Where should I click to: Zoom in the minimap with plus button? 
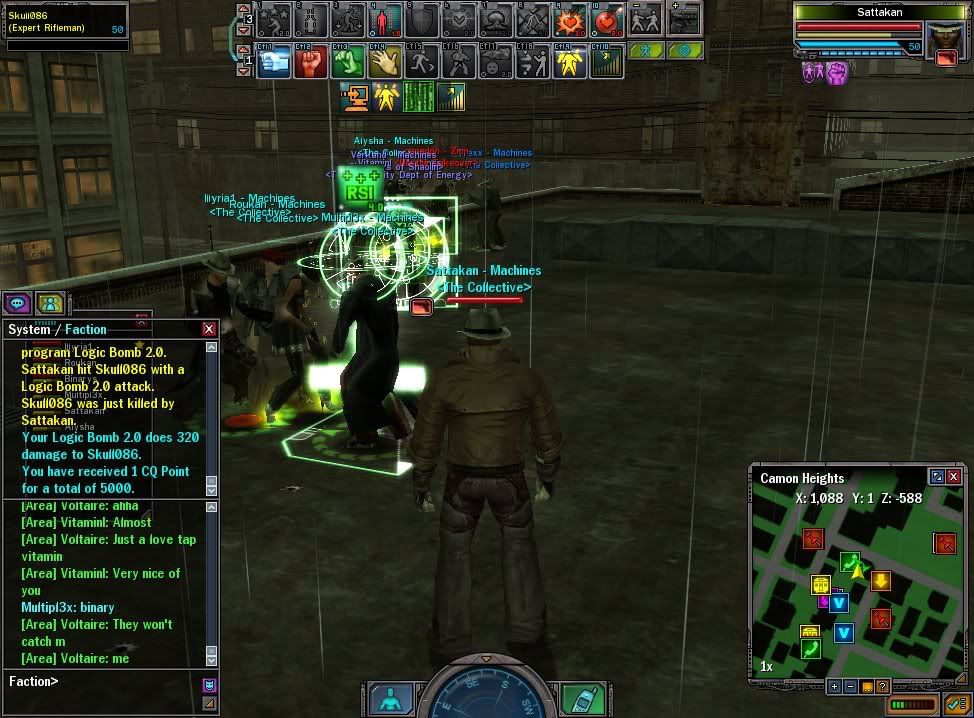(x=834, y=687)
